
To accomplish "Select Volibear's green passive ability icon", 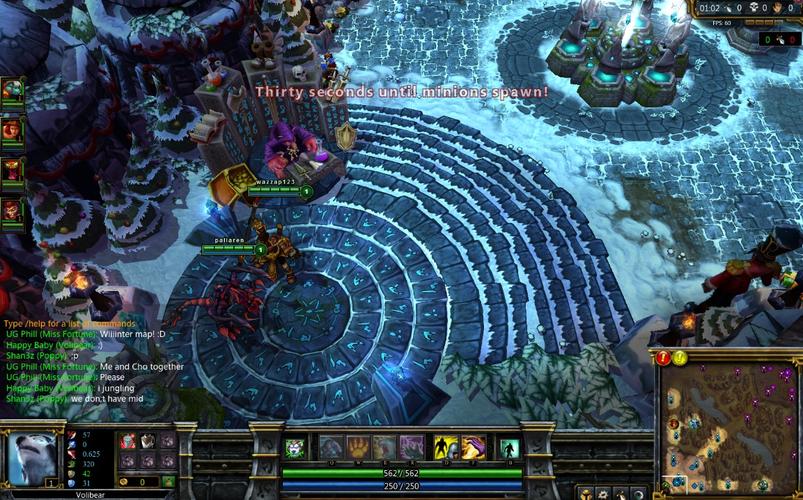I will (295, 448).
